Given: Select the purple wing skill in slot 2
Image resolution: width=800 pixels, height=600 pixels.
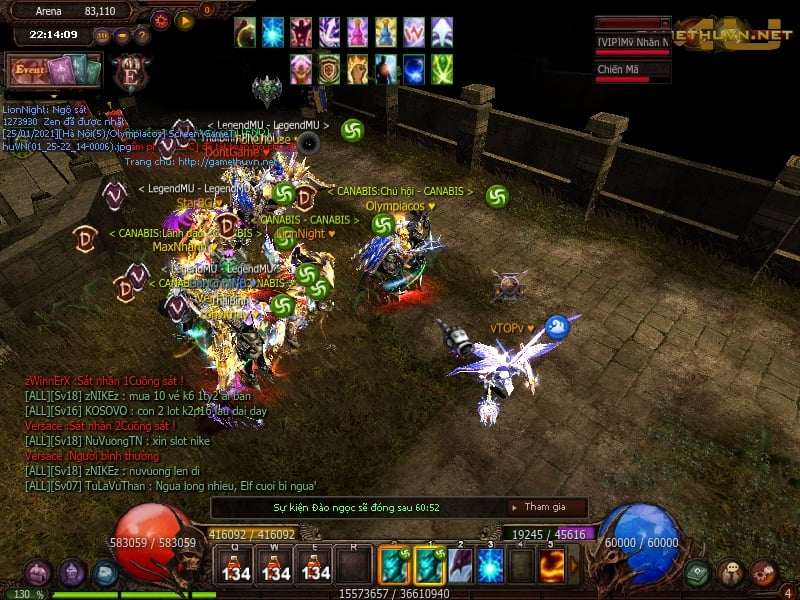Looking at the screenshot, I should pos(460,565).
